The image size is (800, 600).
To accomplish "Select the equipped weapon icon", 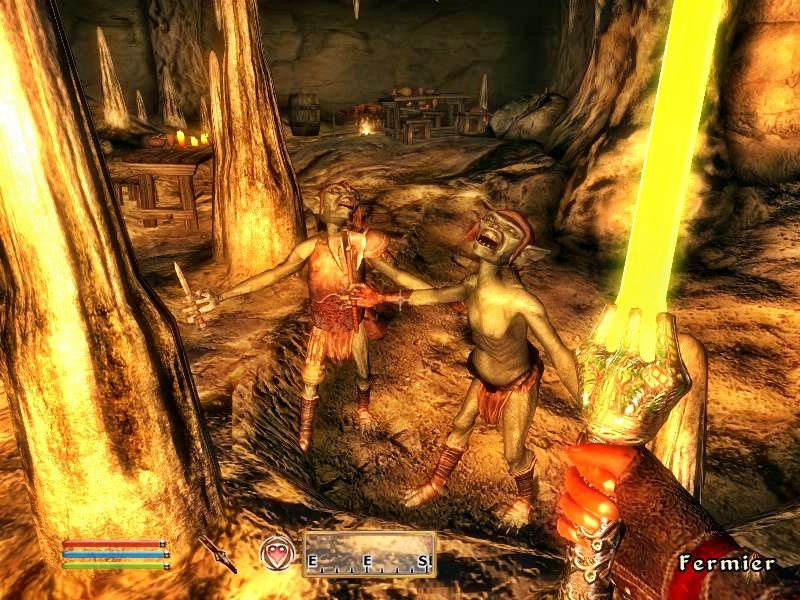I will pyautogui.click(x=217, y=553).
